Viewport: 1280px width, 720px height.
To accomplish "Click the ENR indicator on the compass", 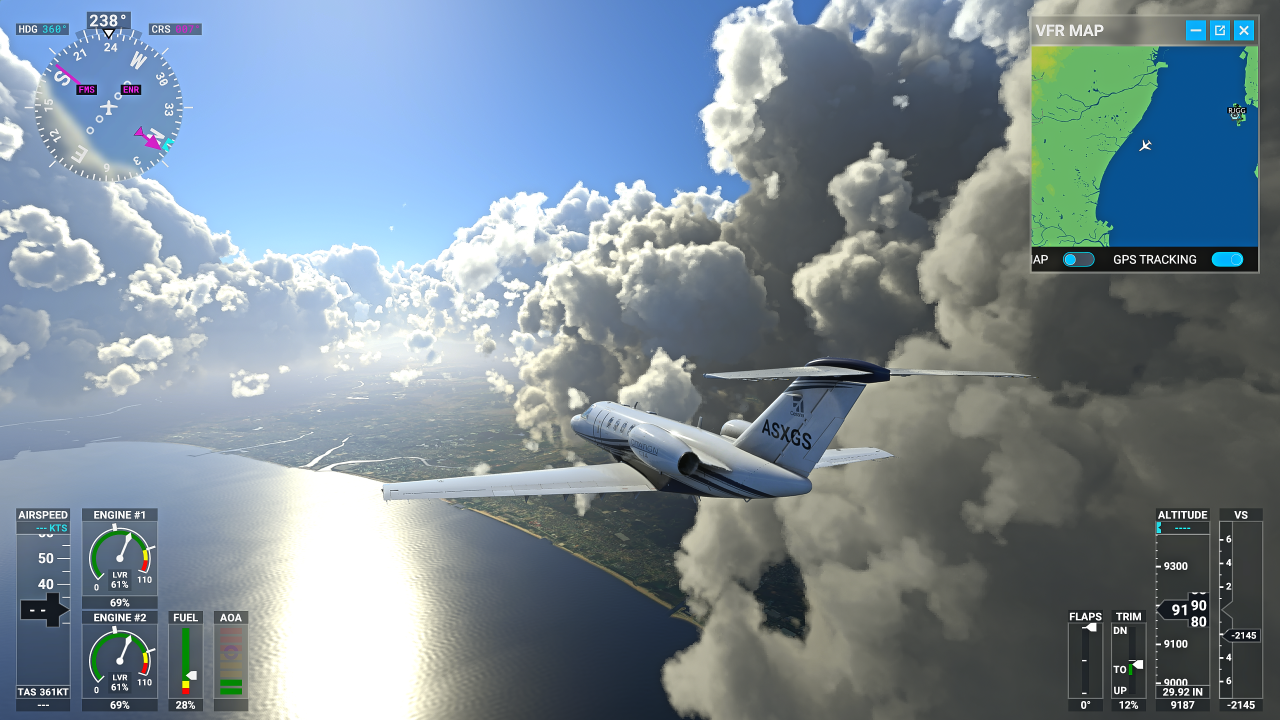I will 131,89.
